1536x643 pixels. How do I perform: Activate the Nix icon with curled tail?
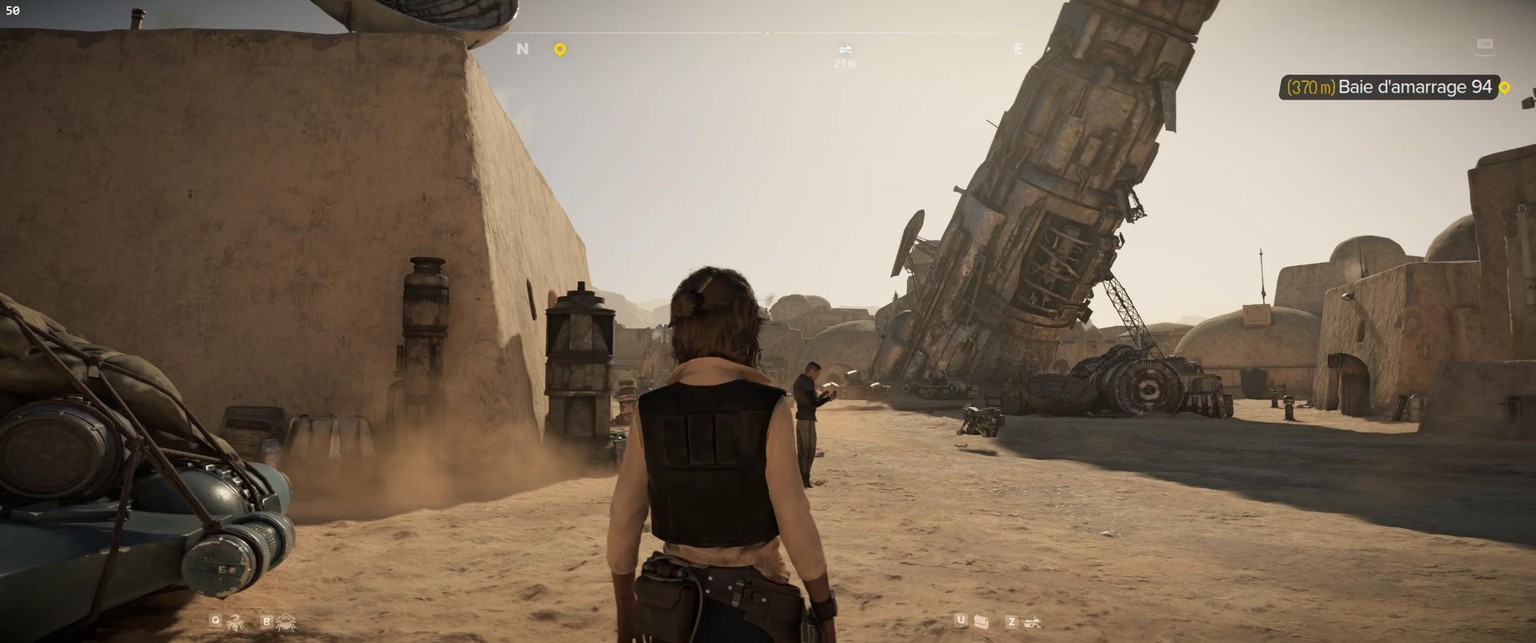tap(236, 622)
